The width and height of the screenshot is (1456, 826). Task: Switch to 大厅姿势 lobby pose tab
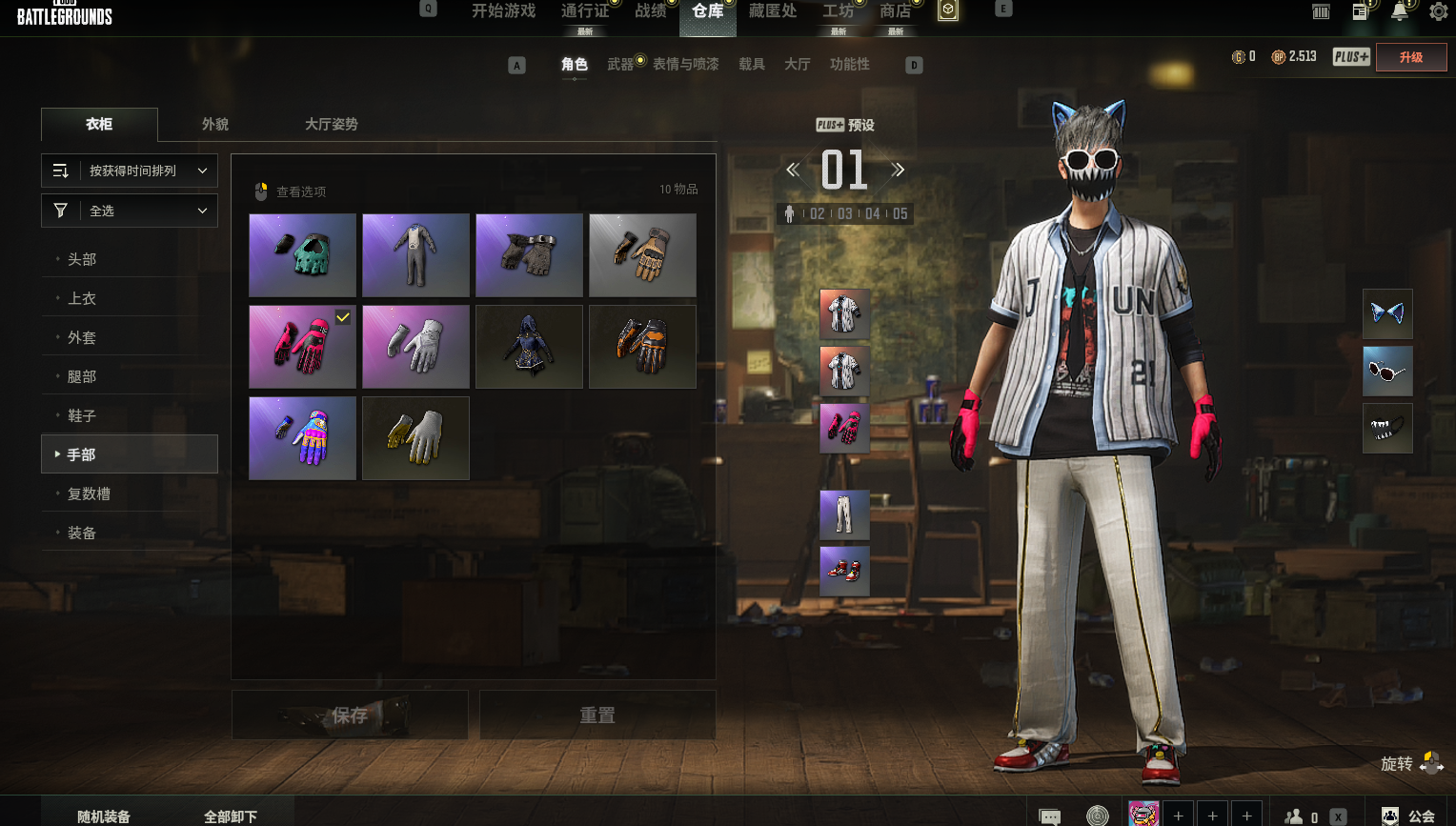click(x=331, y=124)
